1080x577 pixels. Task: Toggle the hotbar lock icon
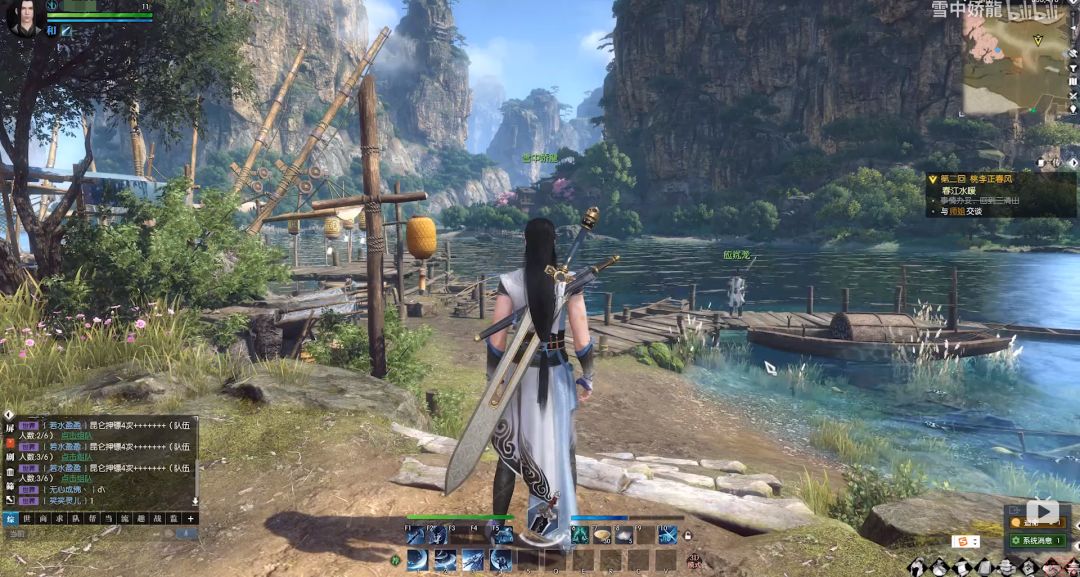(x=687, y=537)
